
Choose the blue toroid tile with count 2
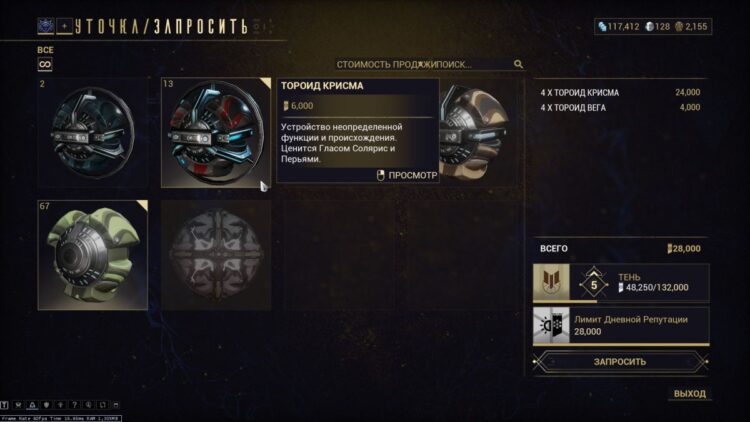(x=92, y=133)
